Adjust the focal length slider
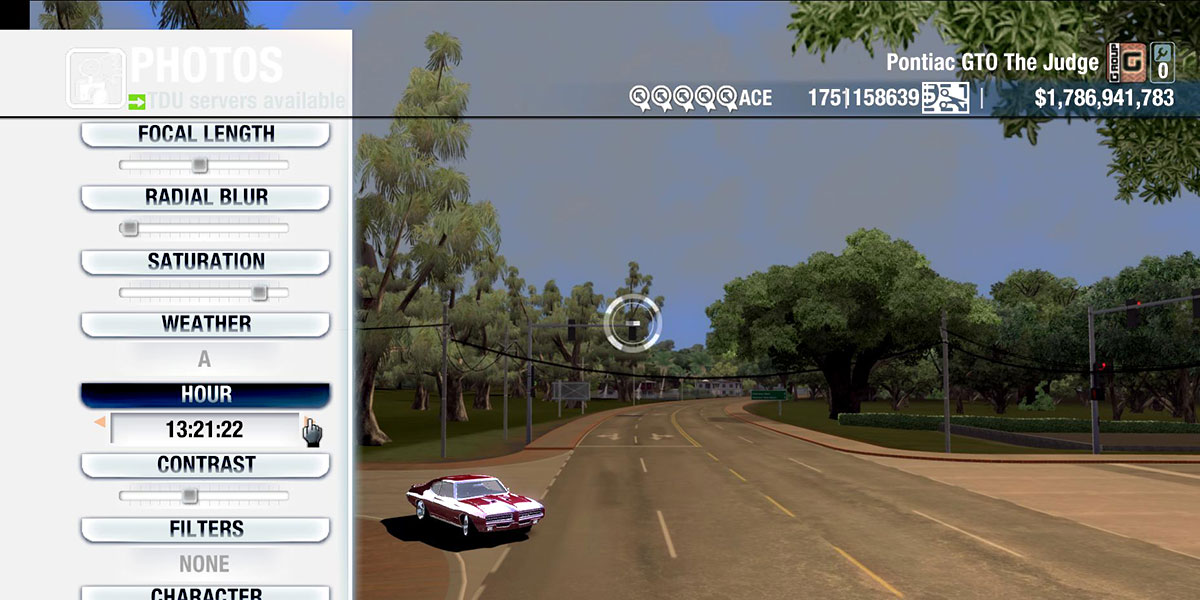The height and width of the screenshot is (600, 1200). (200, 165)
